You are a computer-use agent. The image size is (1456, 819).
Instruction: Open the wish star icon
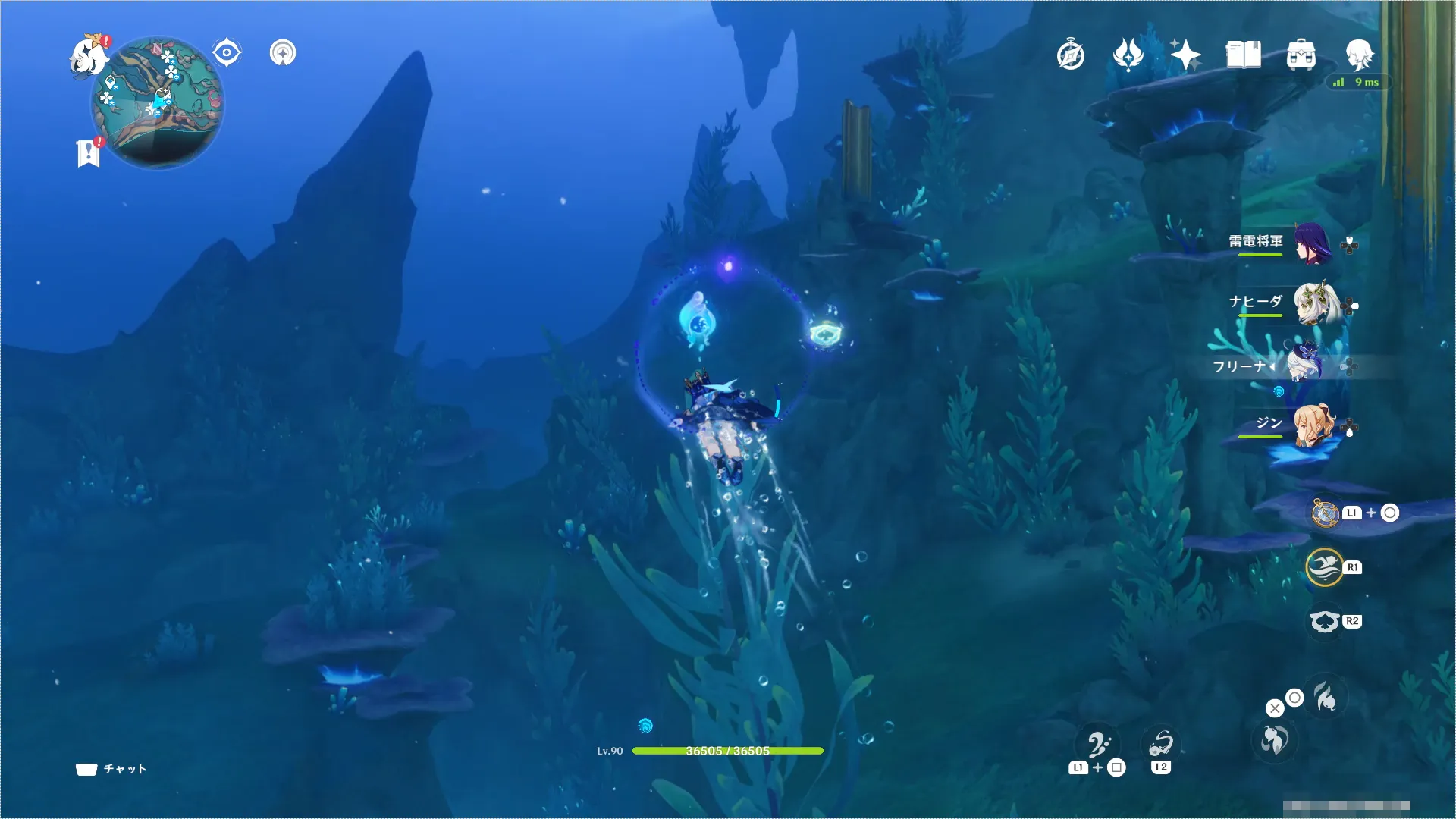point(1185,55)
